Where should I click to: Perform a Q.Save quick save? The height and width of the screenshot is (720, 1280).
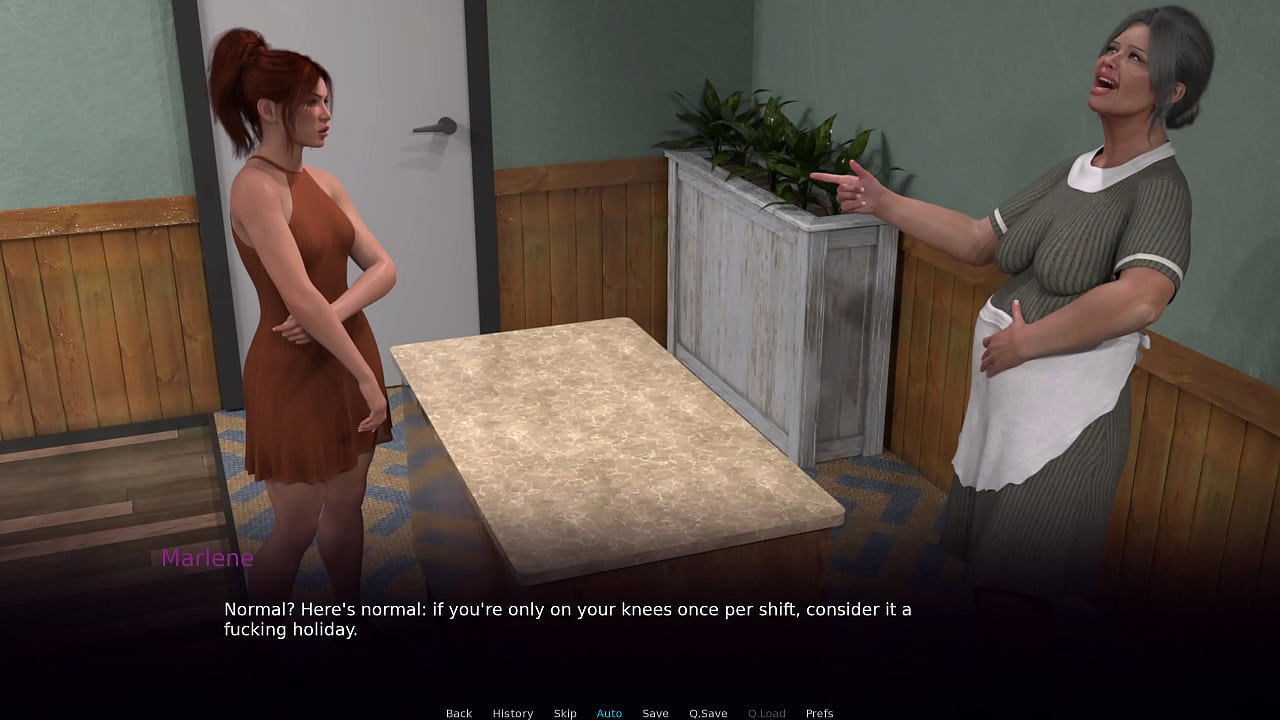pyautogui.click(x=708, y=713)
